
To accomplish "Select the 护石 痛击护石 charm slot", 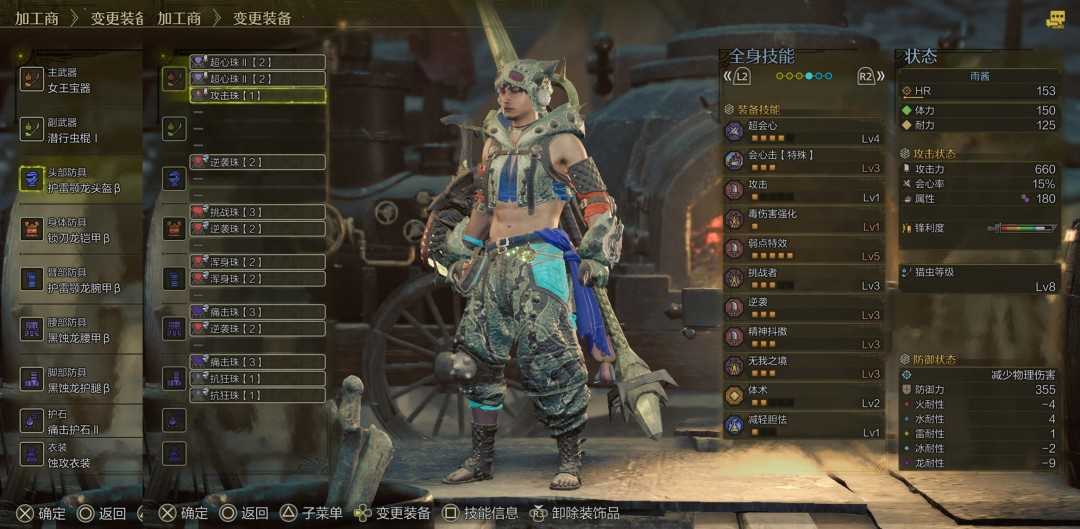I will [80, 422].
